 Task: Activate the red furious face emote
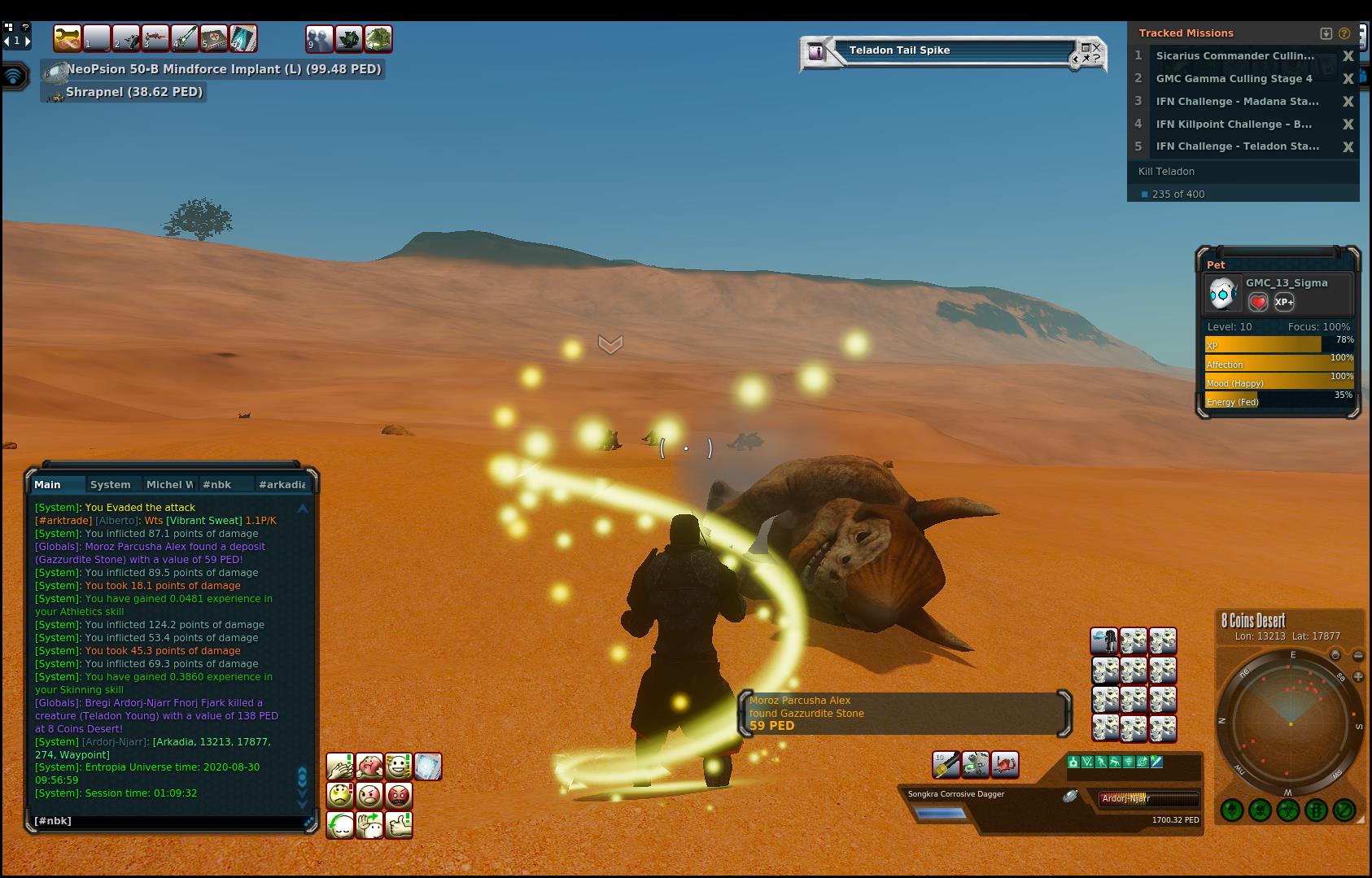pyautogui.click(x=399, y=795)
